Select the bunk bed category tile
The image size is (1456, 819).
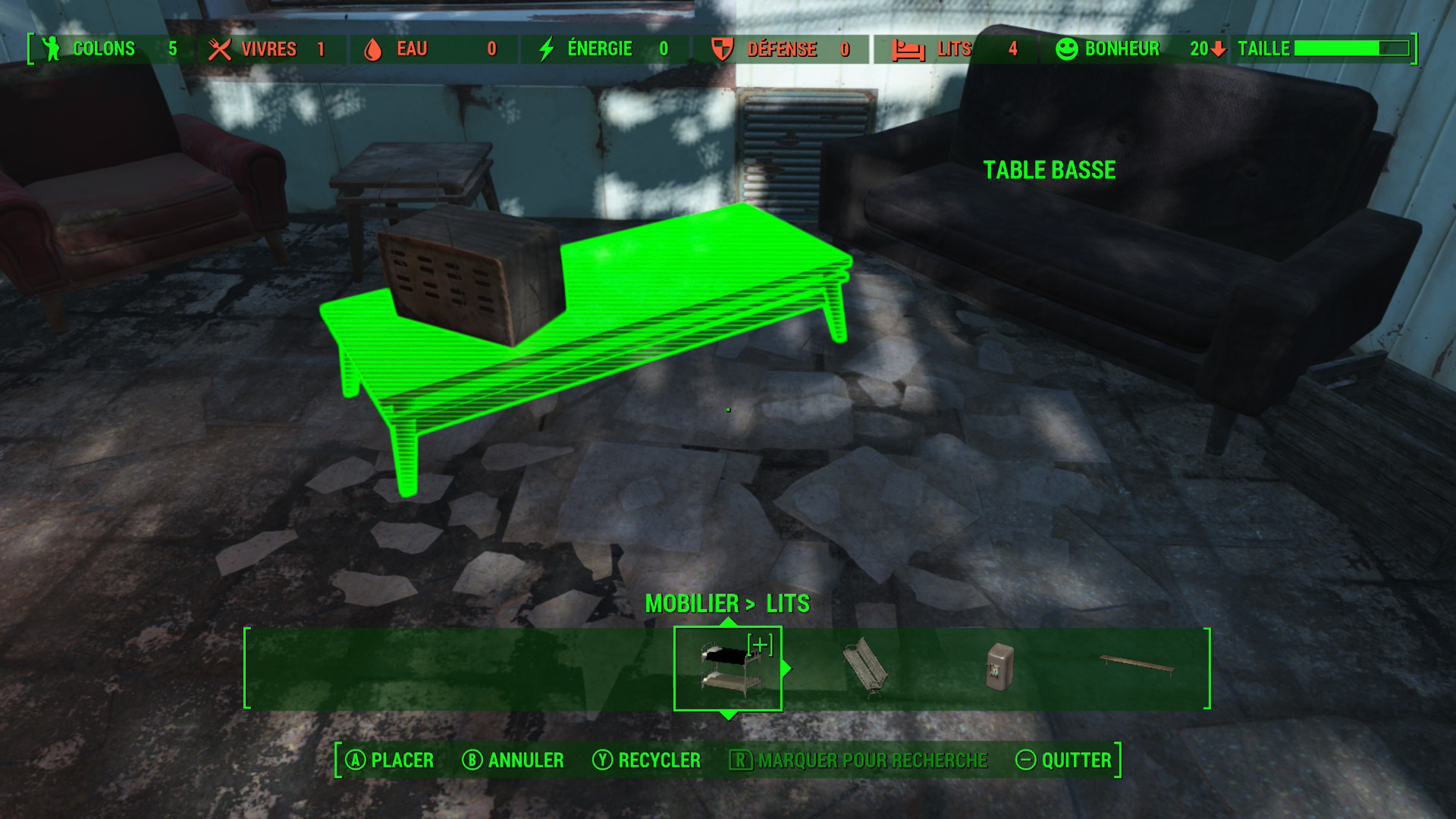(x=727, y=668)
